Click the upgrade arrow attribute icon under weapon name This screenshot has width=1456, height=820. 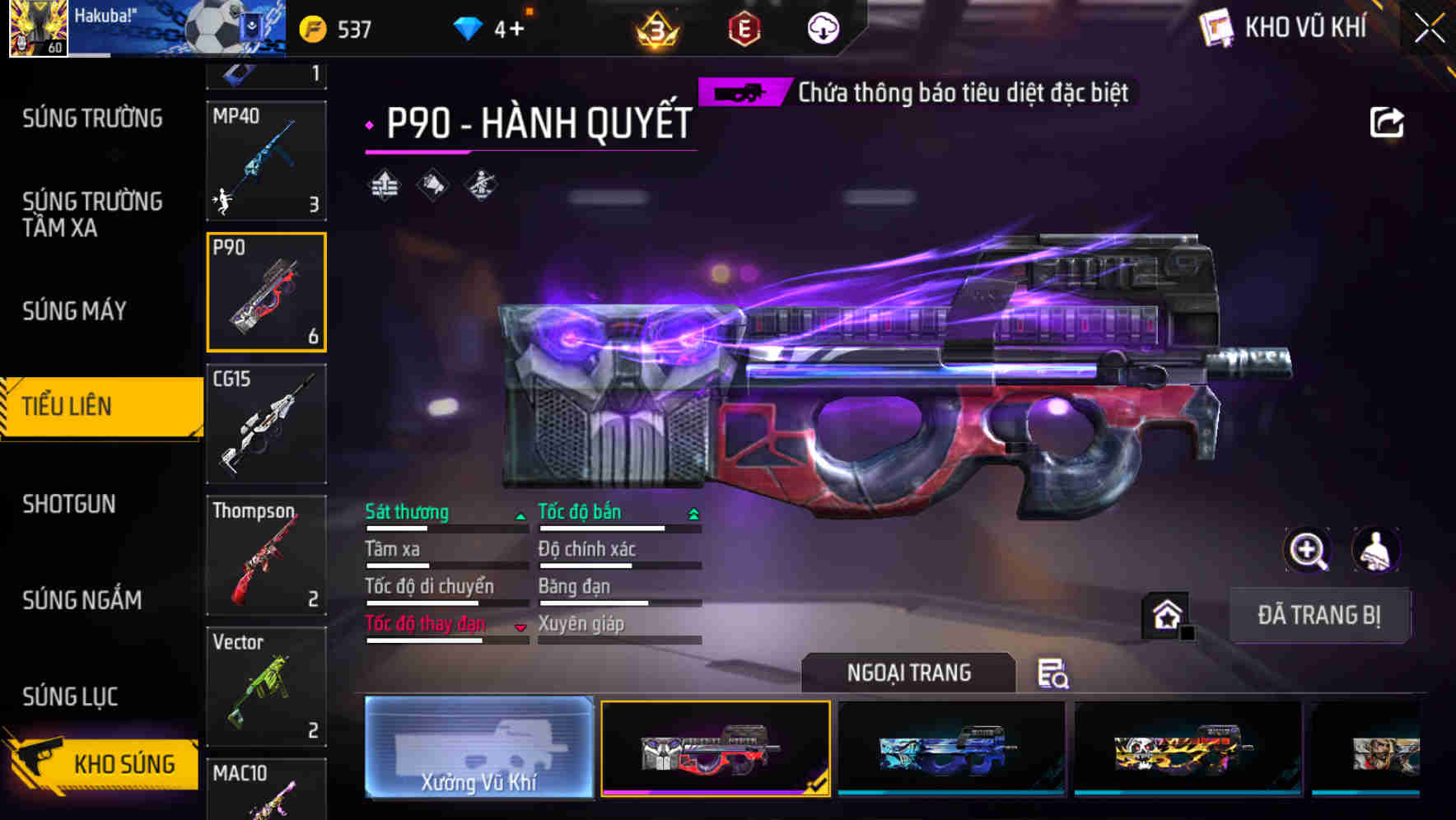point(384,186)
